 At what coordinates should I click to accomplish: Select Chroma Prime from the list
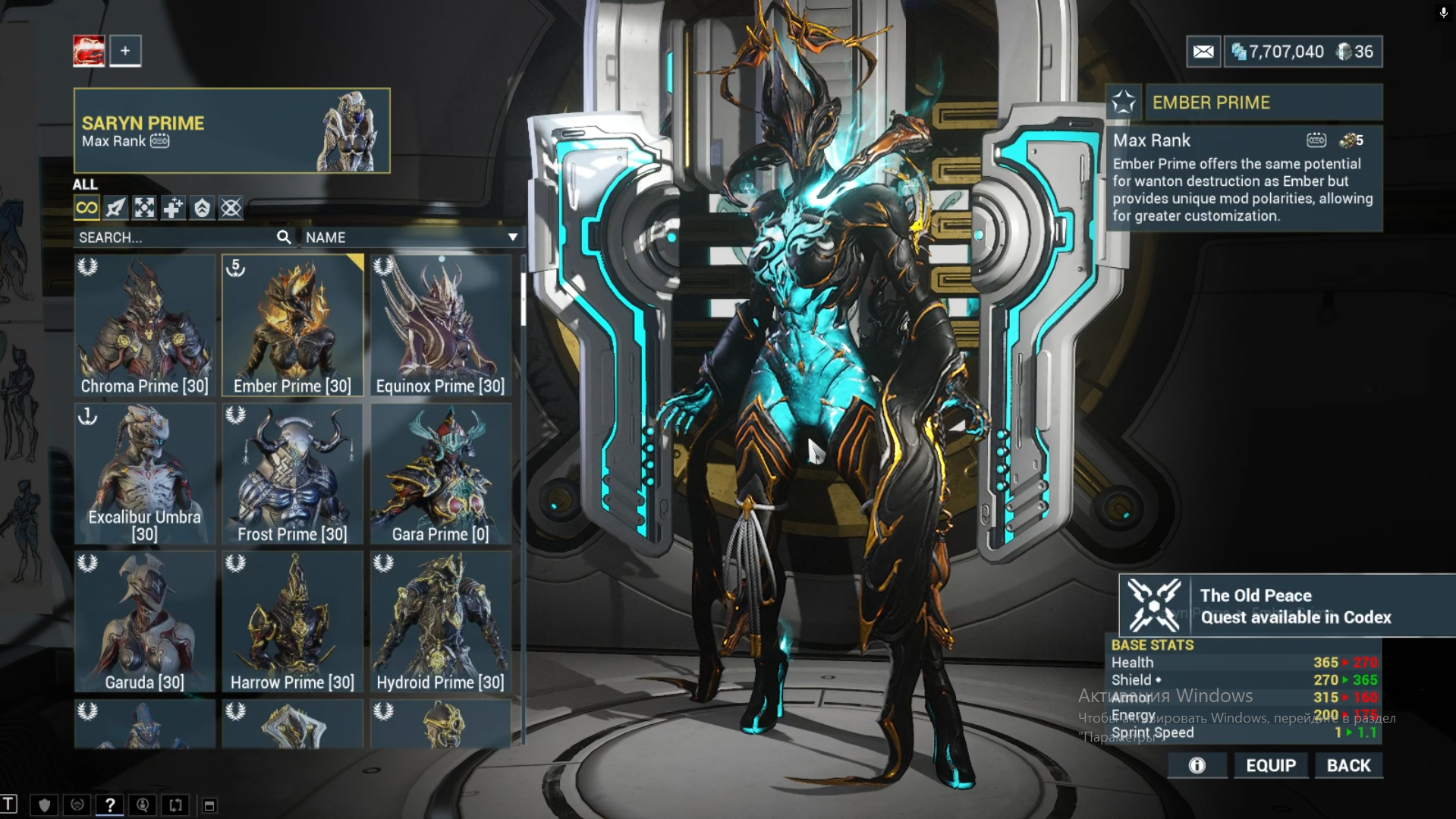[144, 325]
